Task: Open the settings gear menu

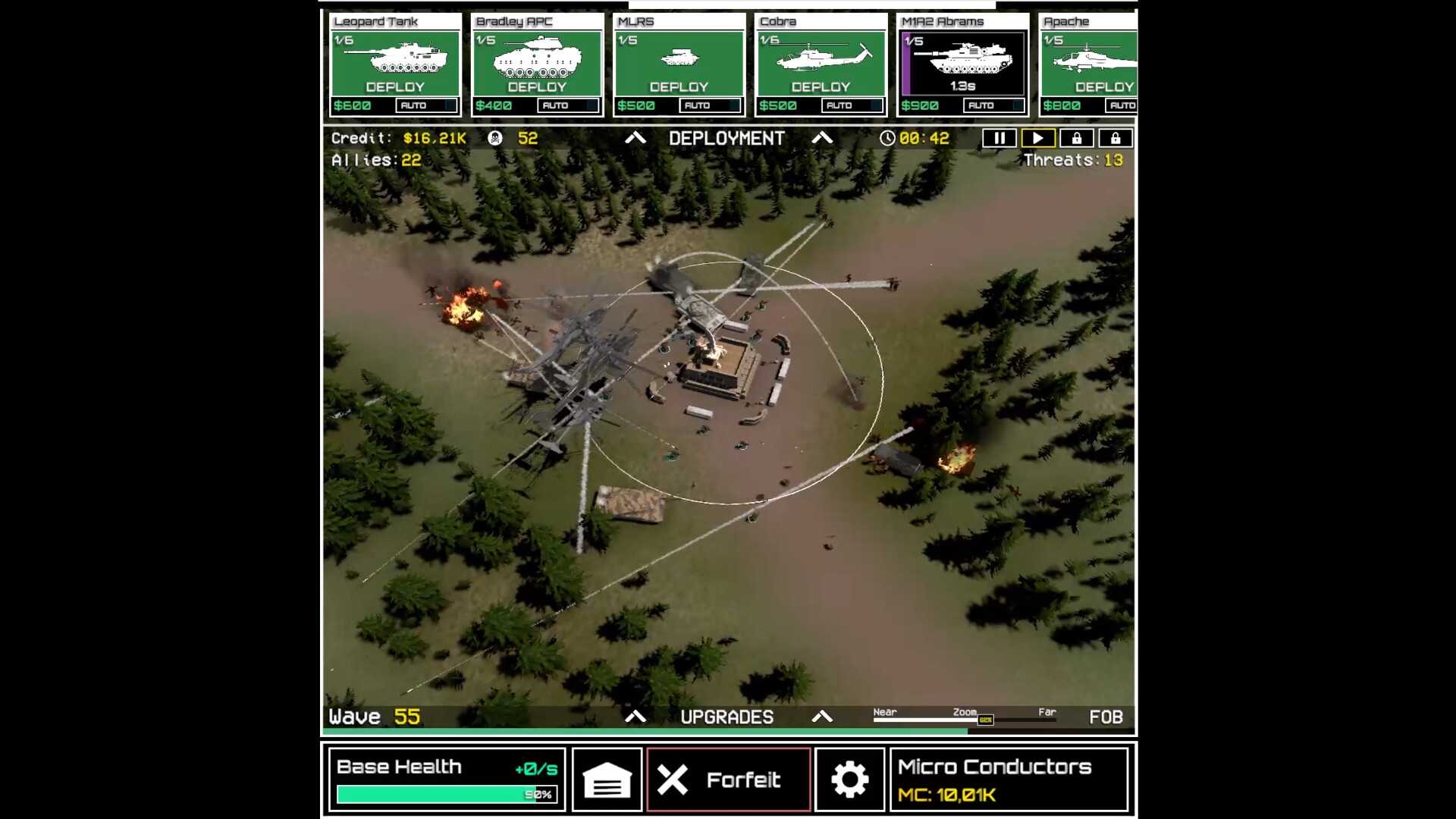Action: [849, 779]
